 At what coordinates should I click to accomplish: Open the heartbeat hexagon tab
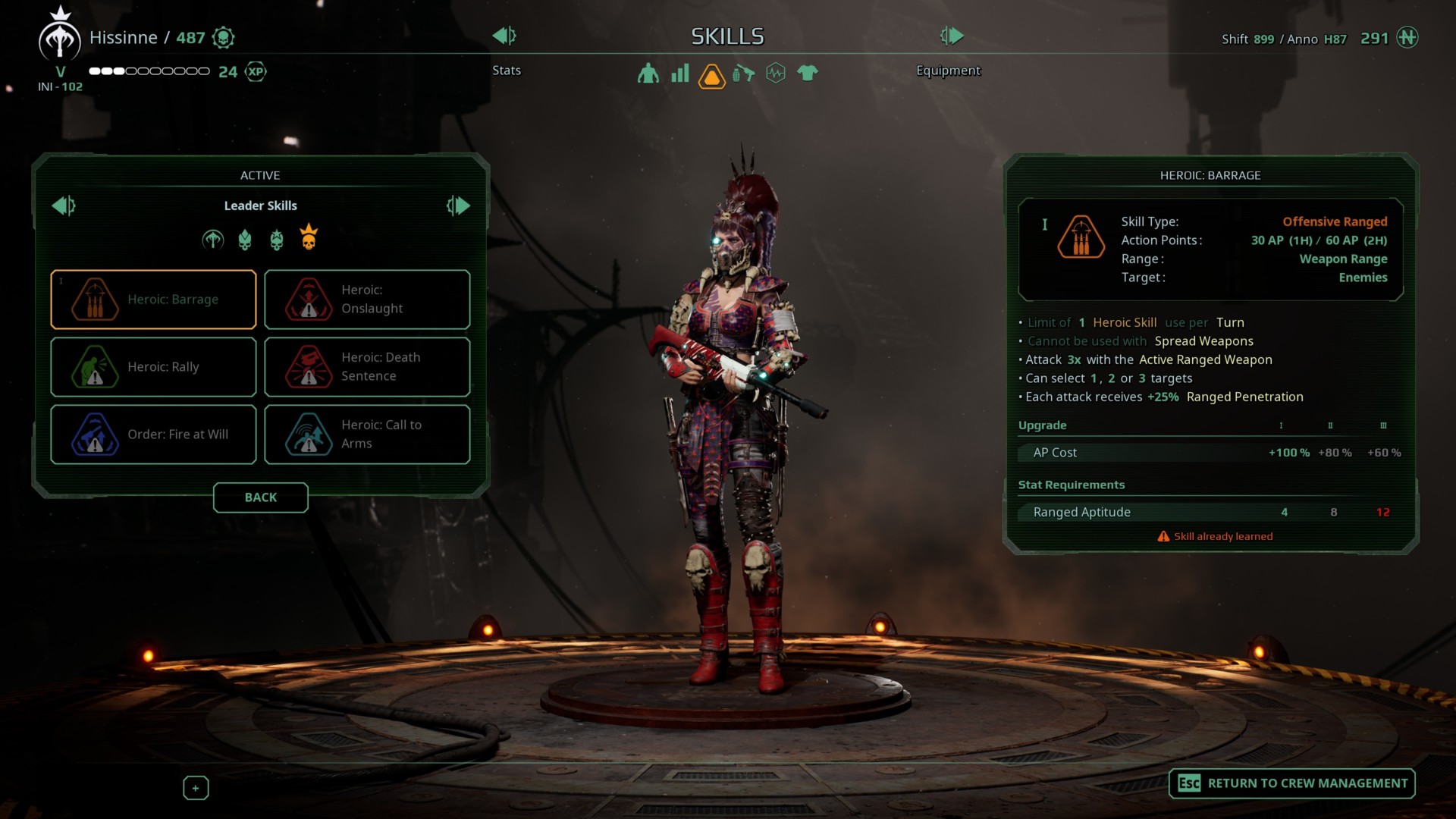point(776,74)
